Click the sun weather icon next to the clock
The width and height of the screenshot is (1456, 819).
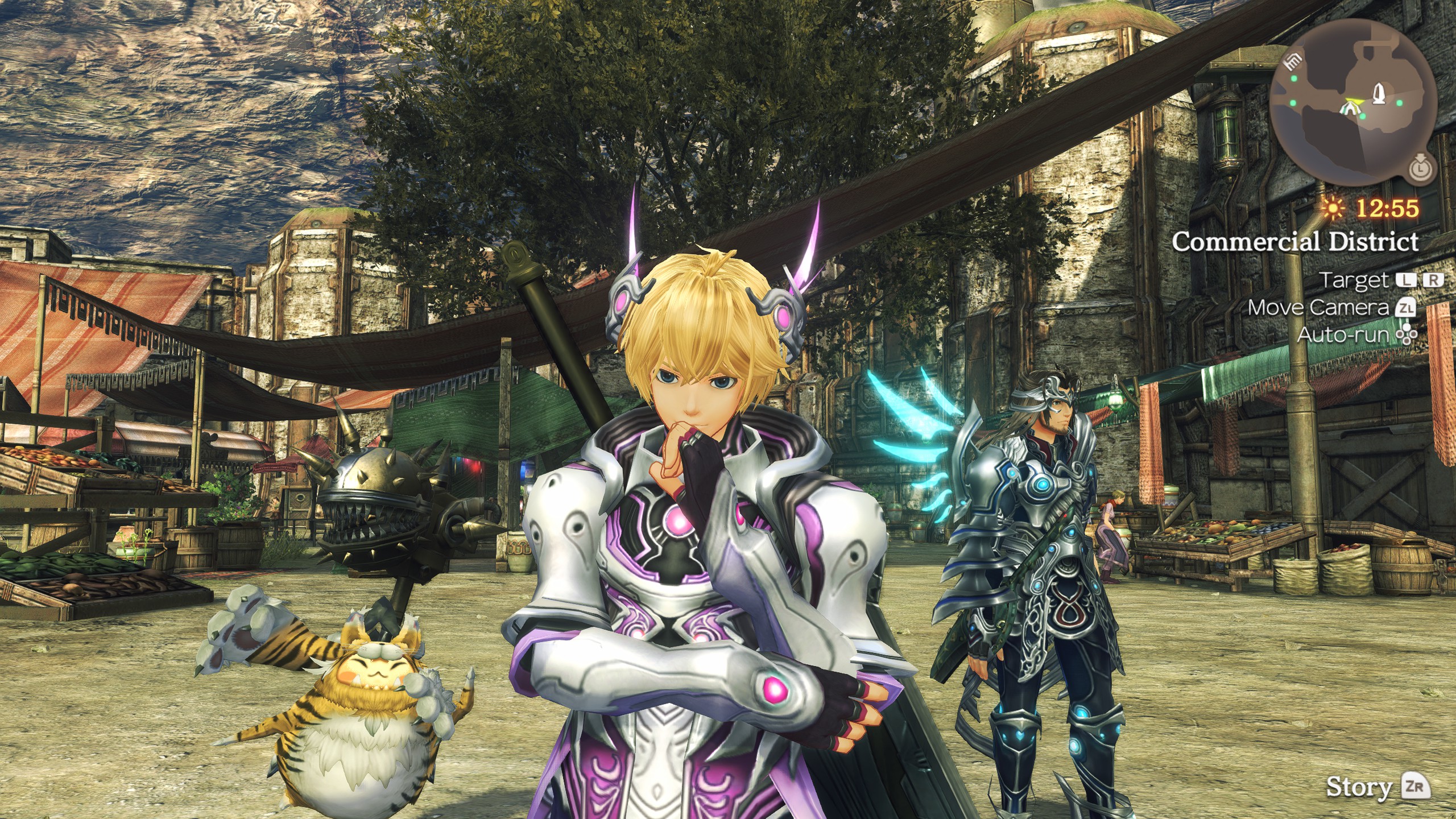pos(1333,210)
